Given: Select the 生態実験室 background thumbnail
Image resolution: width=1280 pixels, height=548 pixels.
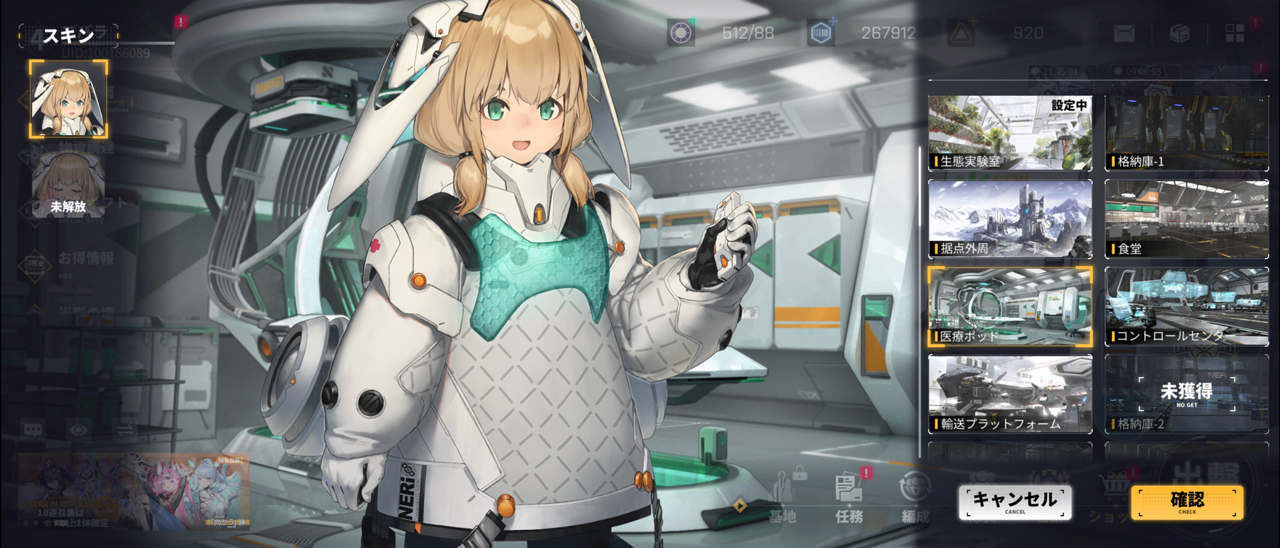Looking at the screenshot, I should coord(1010,133).
